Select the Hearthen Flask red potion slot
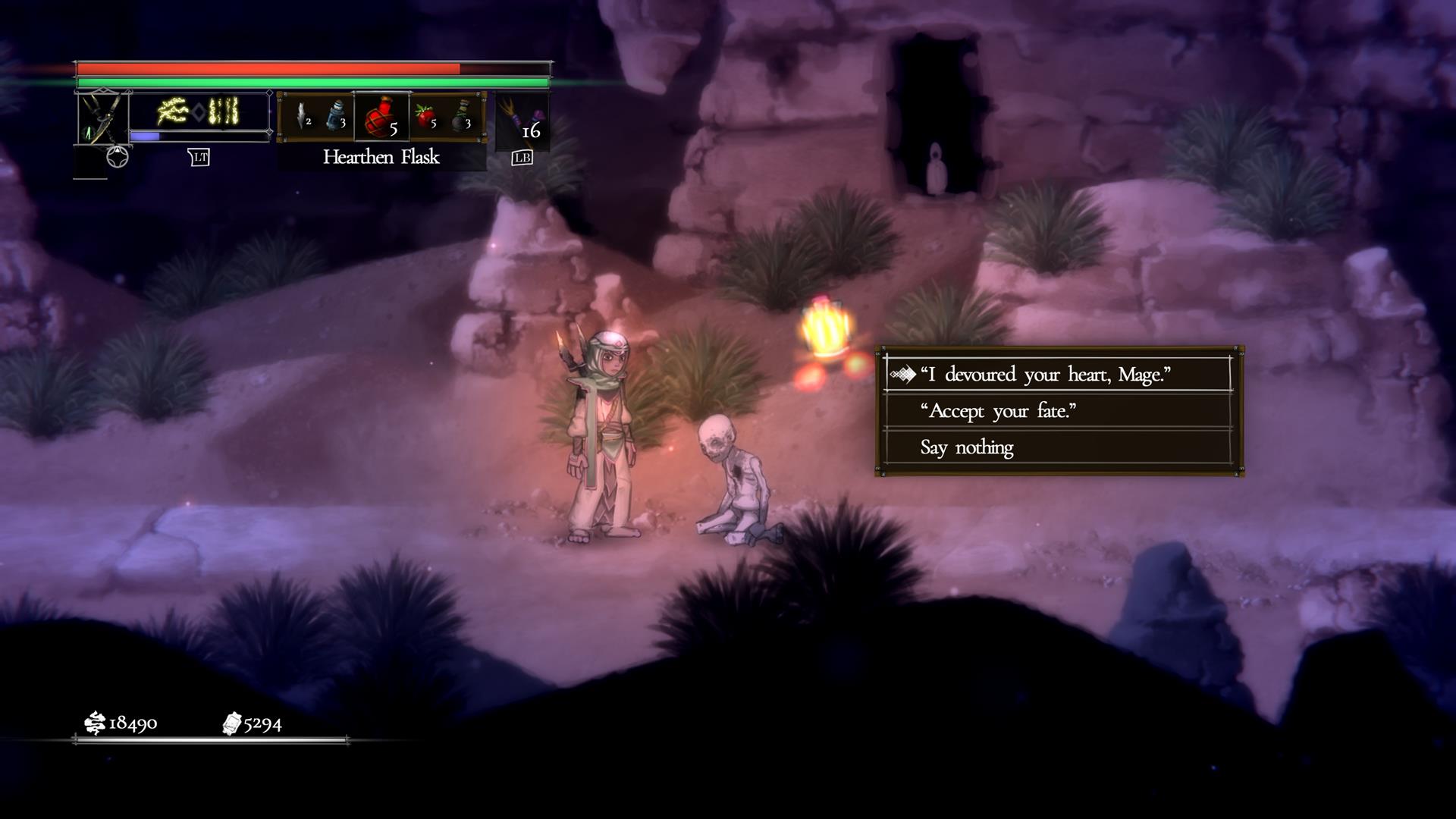 381,118
